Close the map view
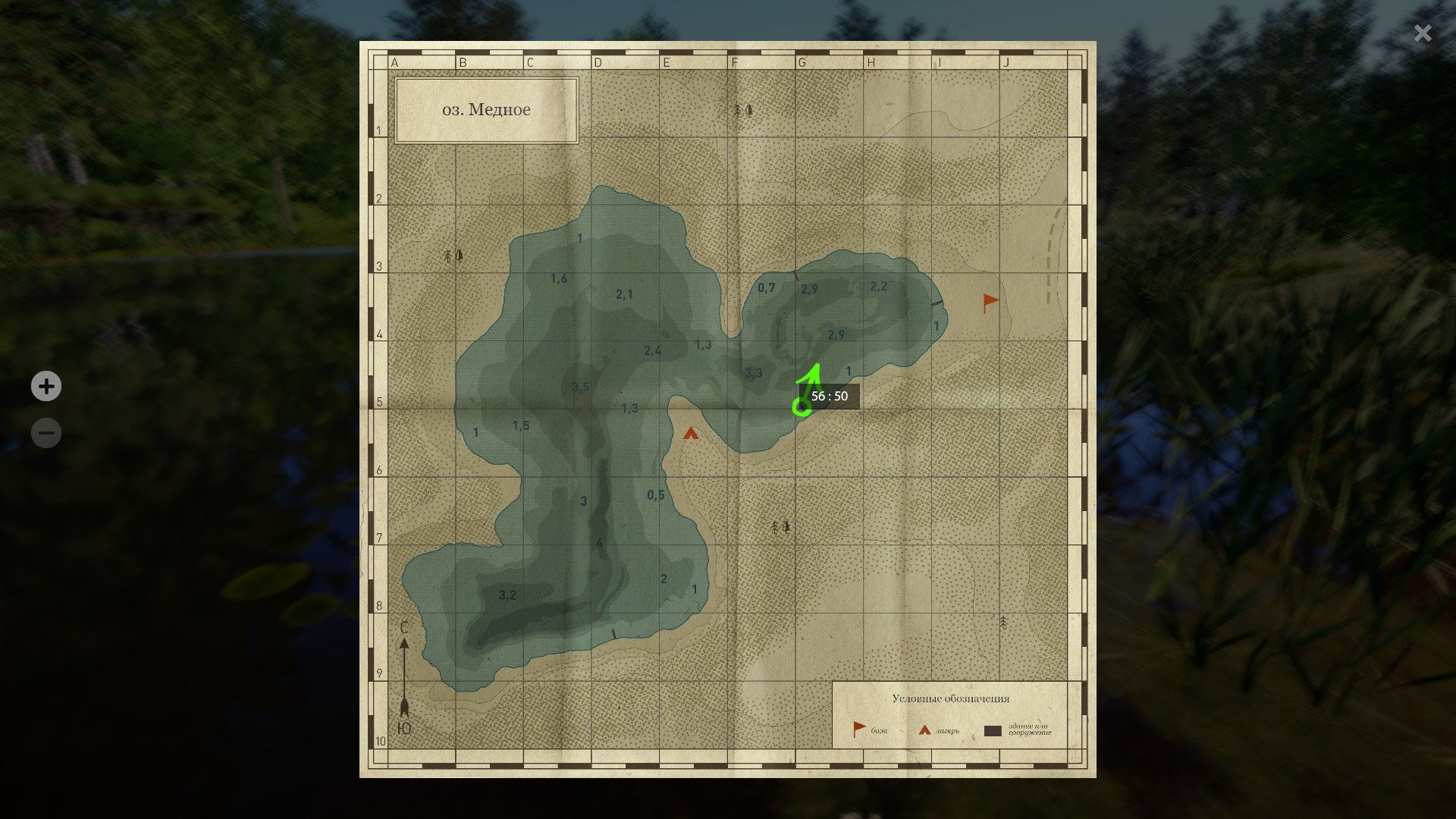Viewport: 1456px width, 819px height. coord(1422,33)
